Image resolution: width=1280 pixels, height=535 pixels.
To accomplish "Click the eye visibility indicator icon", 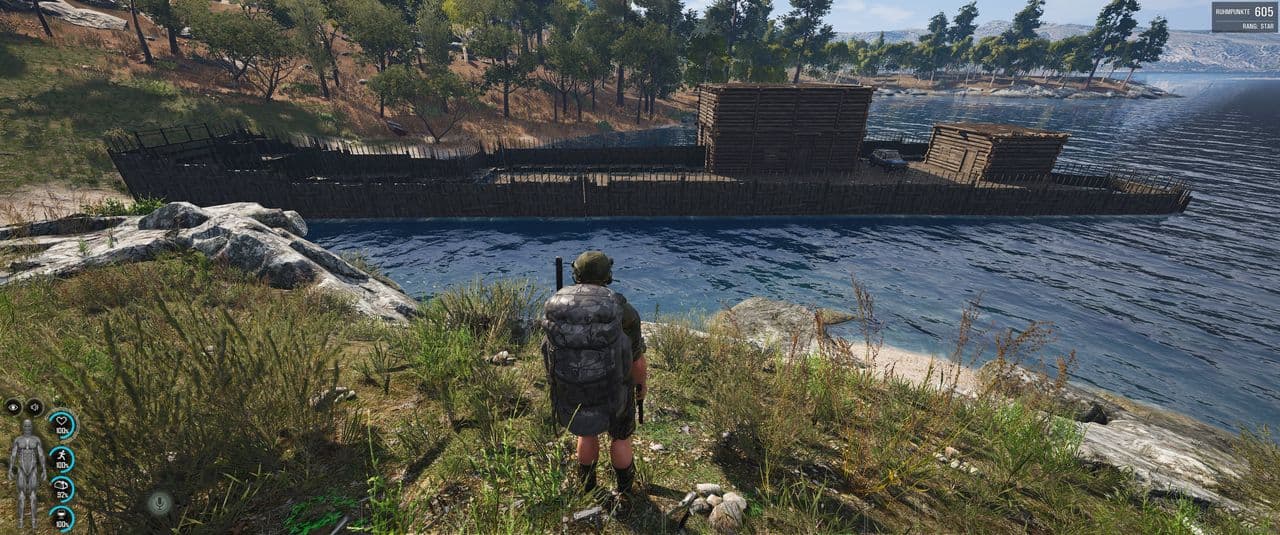I will (x=13, y=407).
